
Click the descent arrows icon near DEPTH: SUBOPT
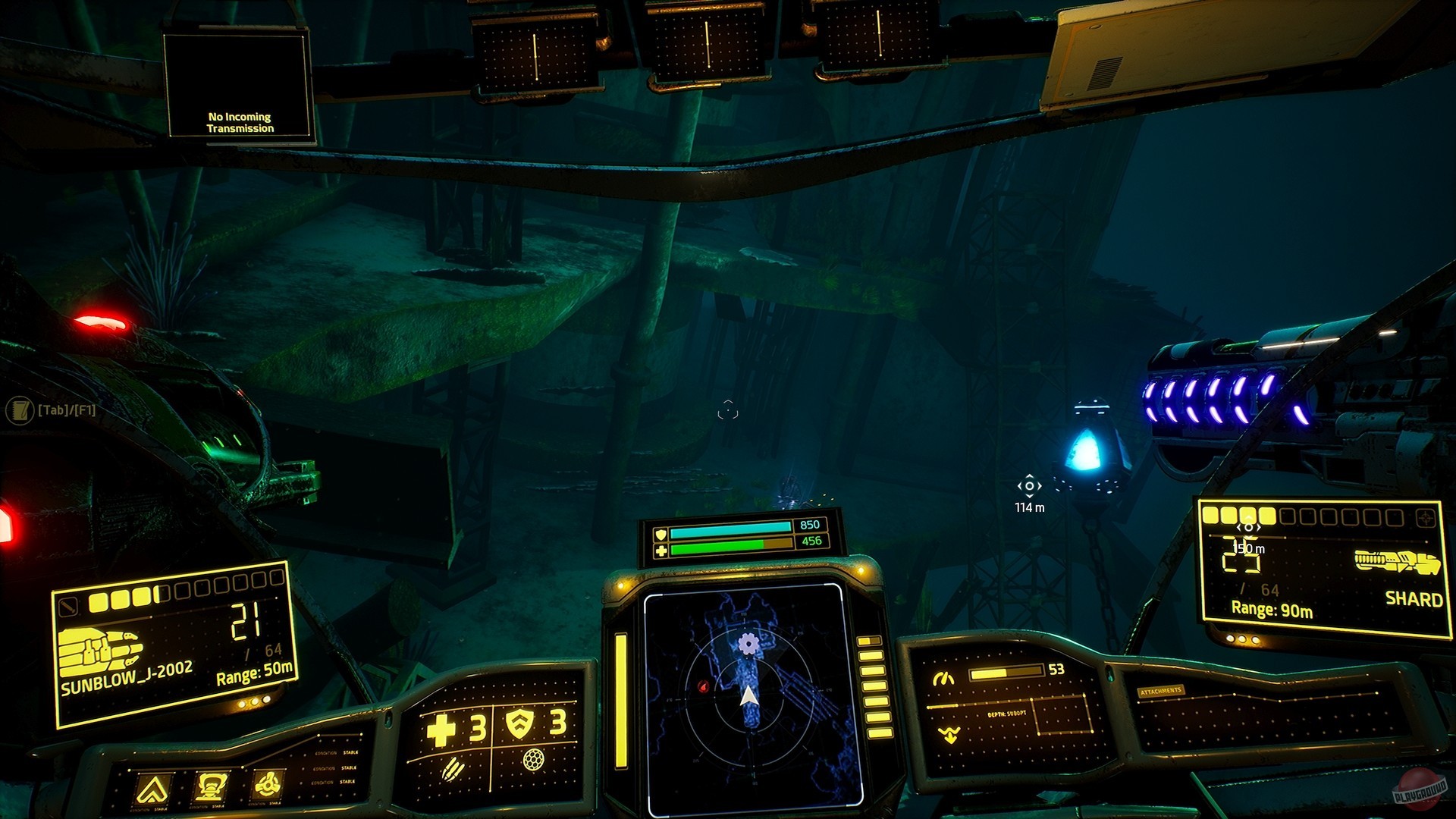point(949,735)
